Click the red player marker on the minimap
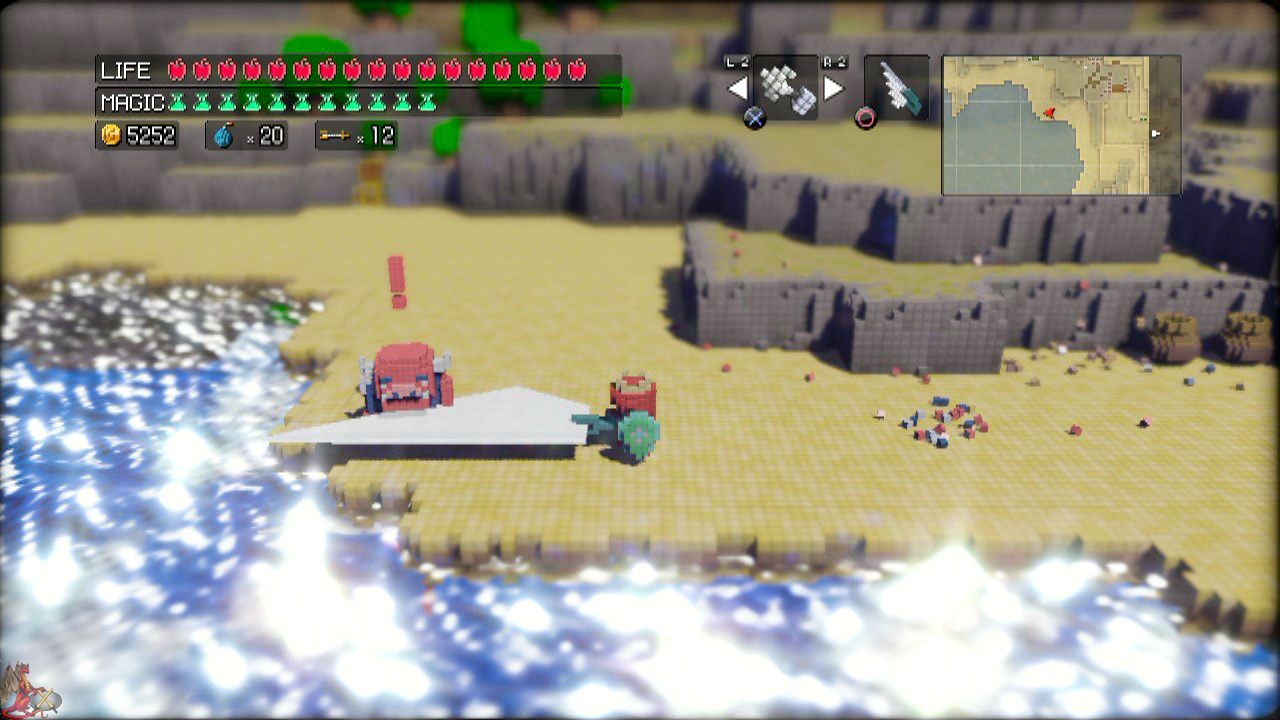The image size is (1280, 720). point(1049,113)
